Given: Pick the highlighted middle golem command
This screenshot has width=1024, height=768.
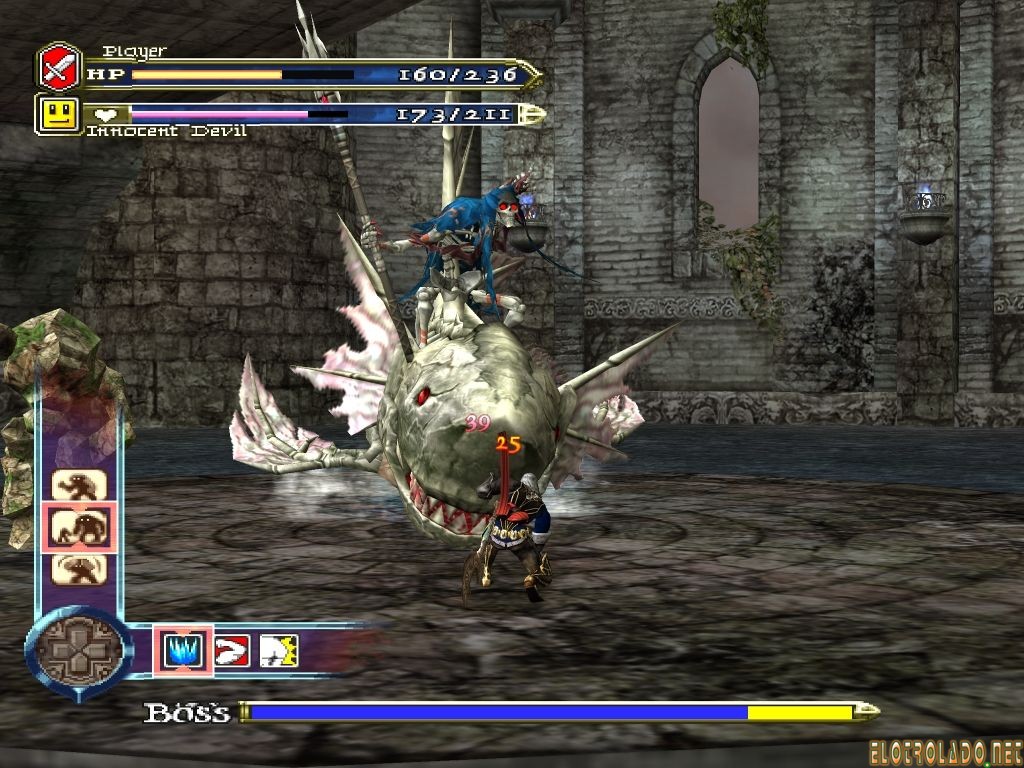Looking at the screenshot, I should pos(79,526).
